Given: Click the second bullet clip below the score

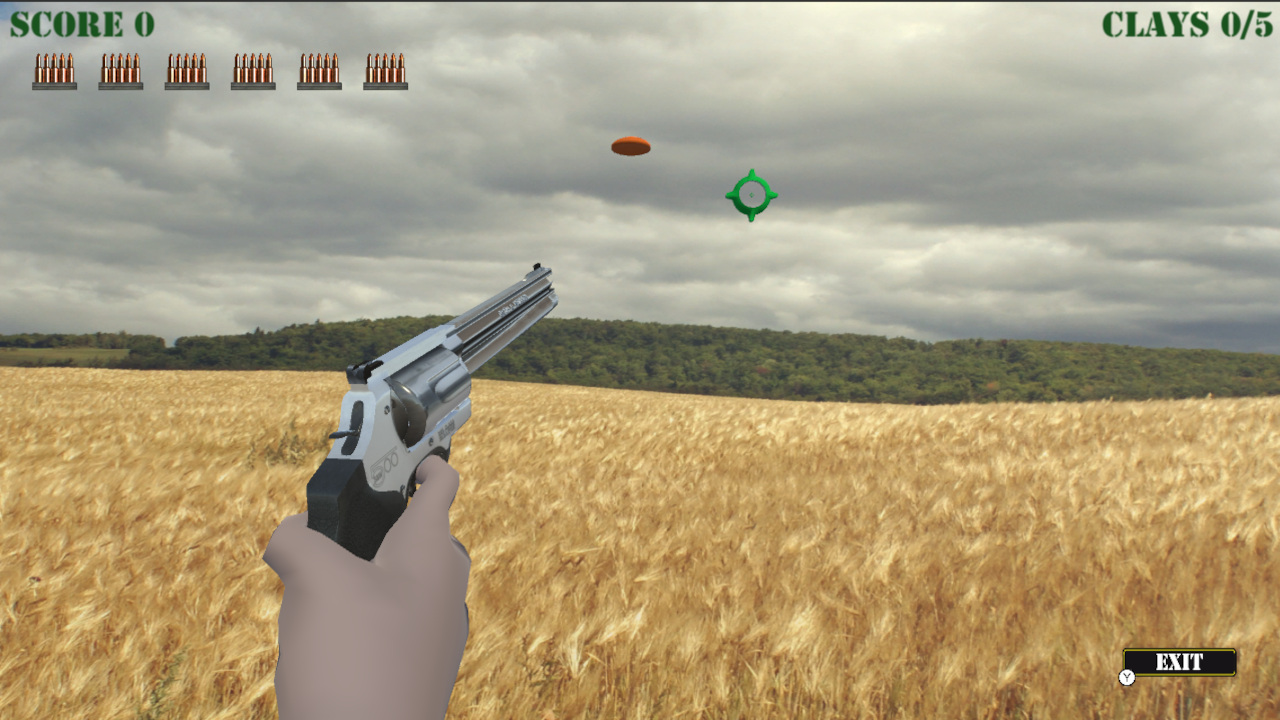Looking at the screenshot, I should coord(119,70).
